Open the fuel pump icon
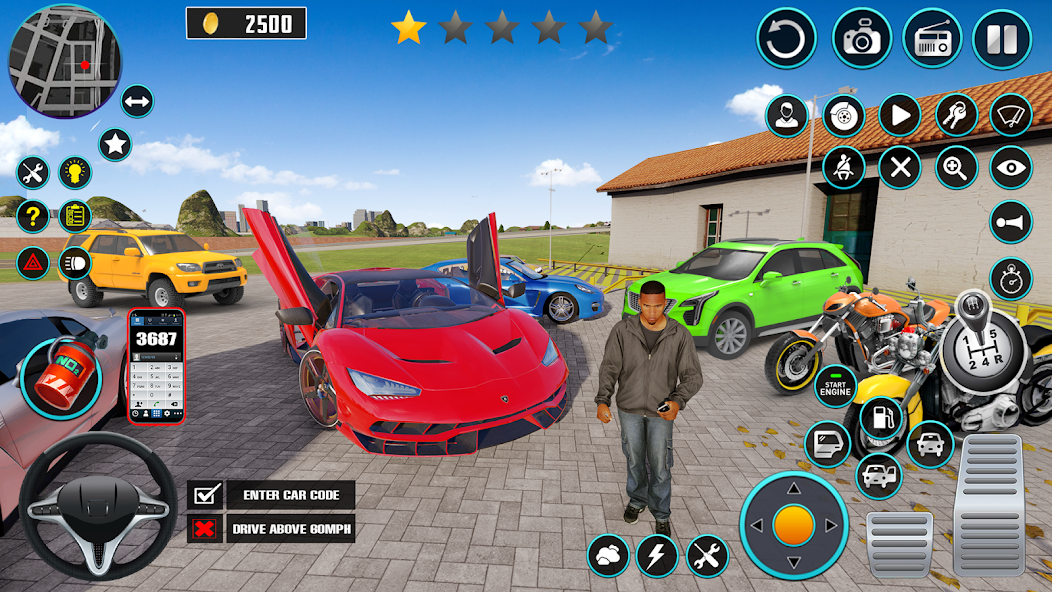Viewport: 1052px width, 592px height. tap(880, 417)
